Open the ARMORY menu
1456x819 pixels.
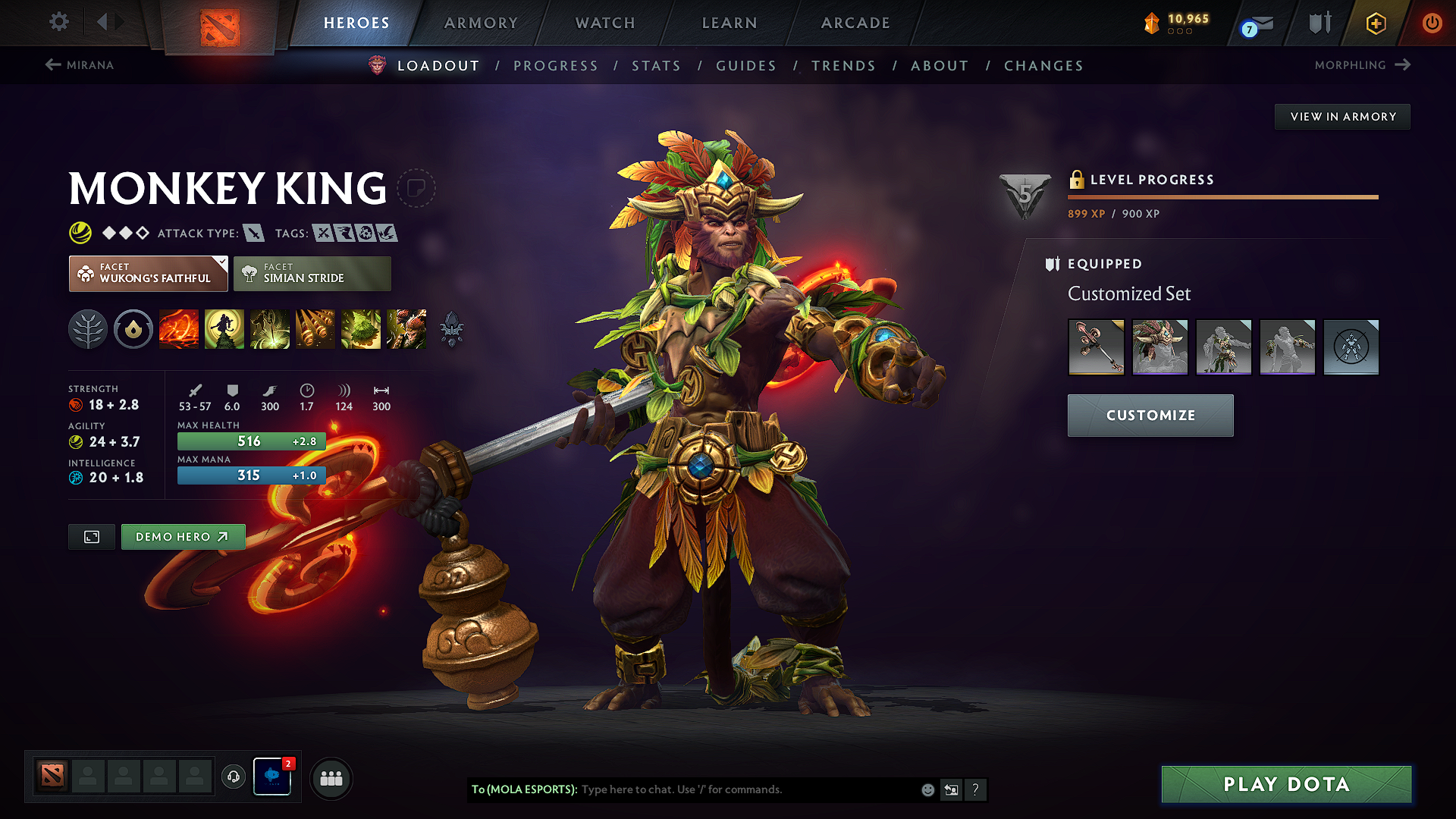click(x=481, y=23)
